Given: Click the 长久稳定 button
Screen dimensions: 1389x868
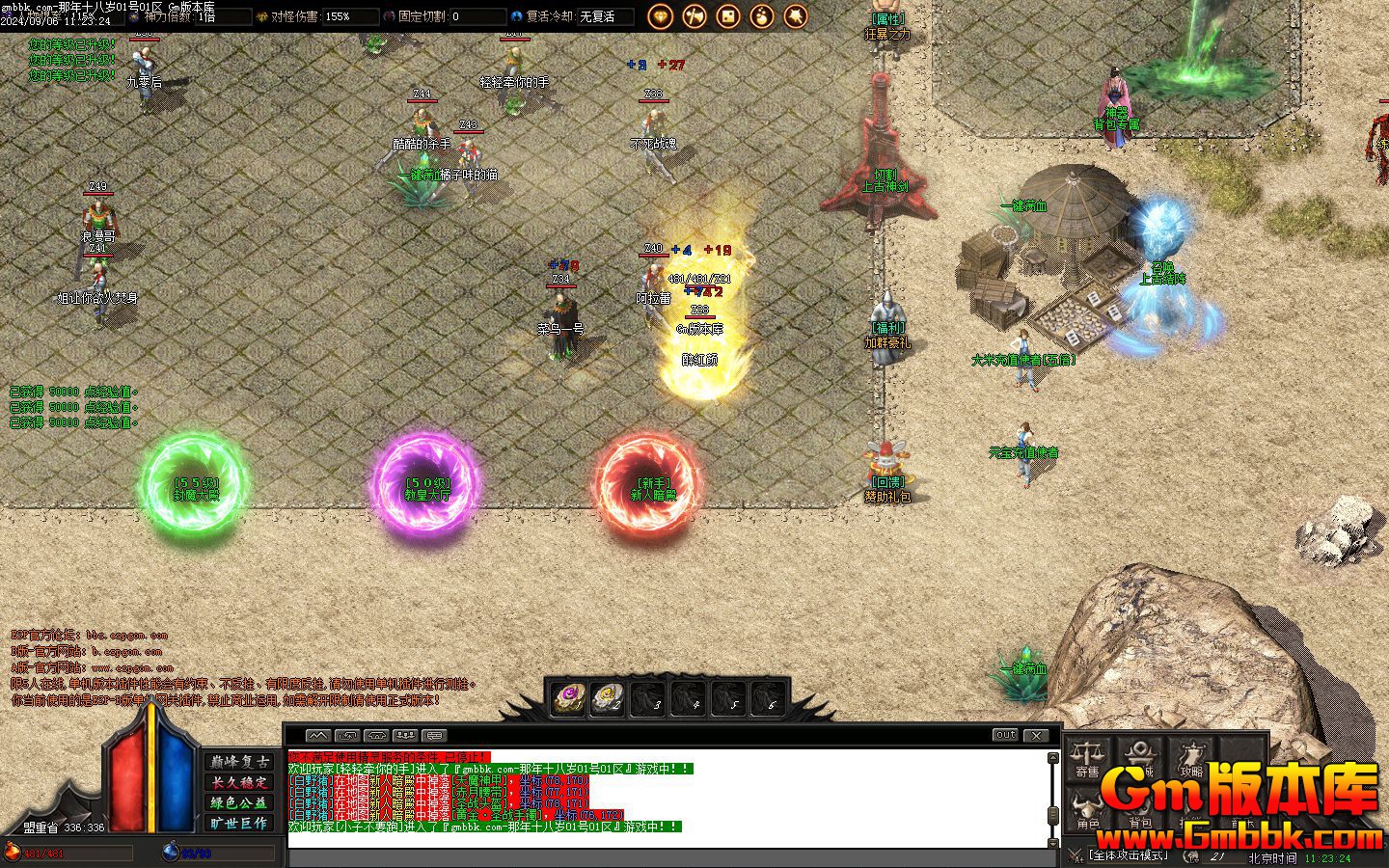Looking at the screenshot, I should point(239,782).
